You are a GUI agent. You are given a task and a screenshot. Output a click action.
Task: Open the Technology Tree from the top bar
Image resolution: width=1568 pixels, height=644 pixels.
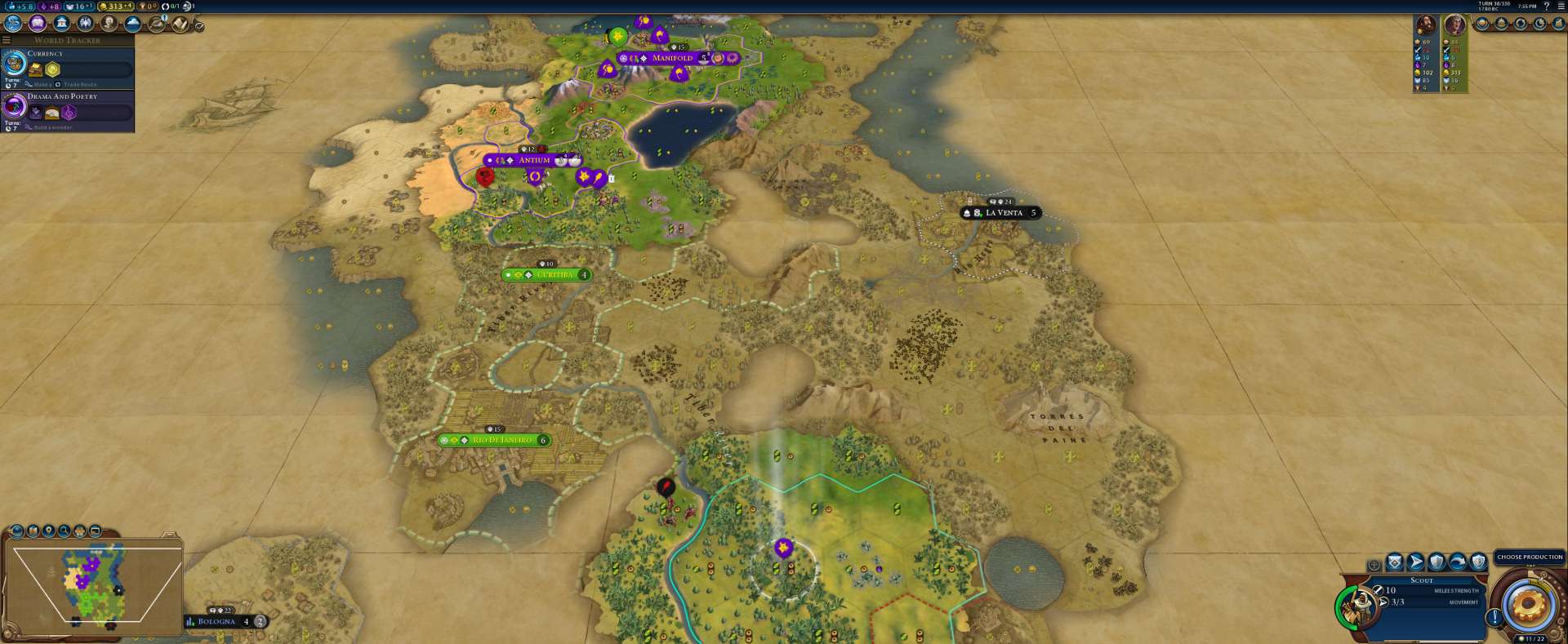[x=13, y=23]
